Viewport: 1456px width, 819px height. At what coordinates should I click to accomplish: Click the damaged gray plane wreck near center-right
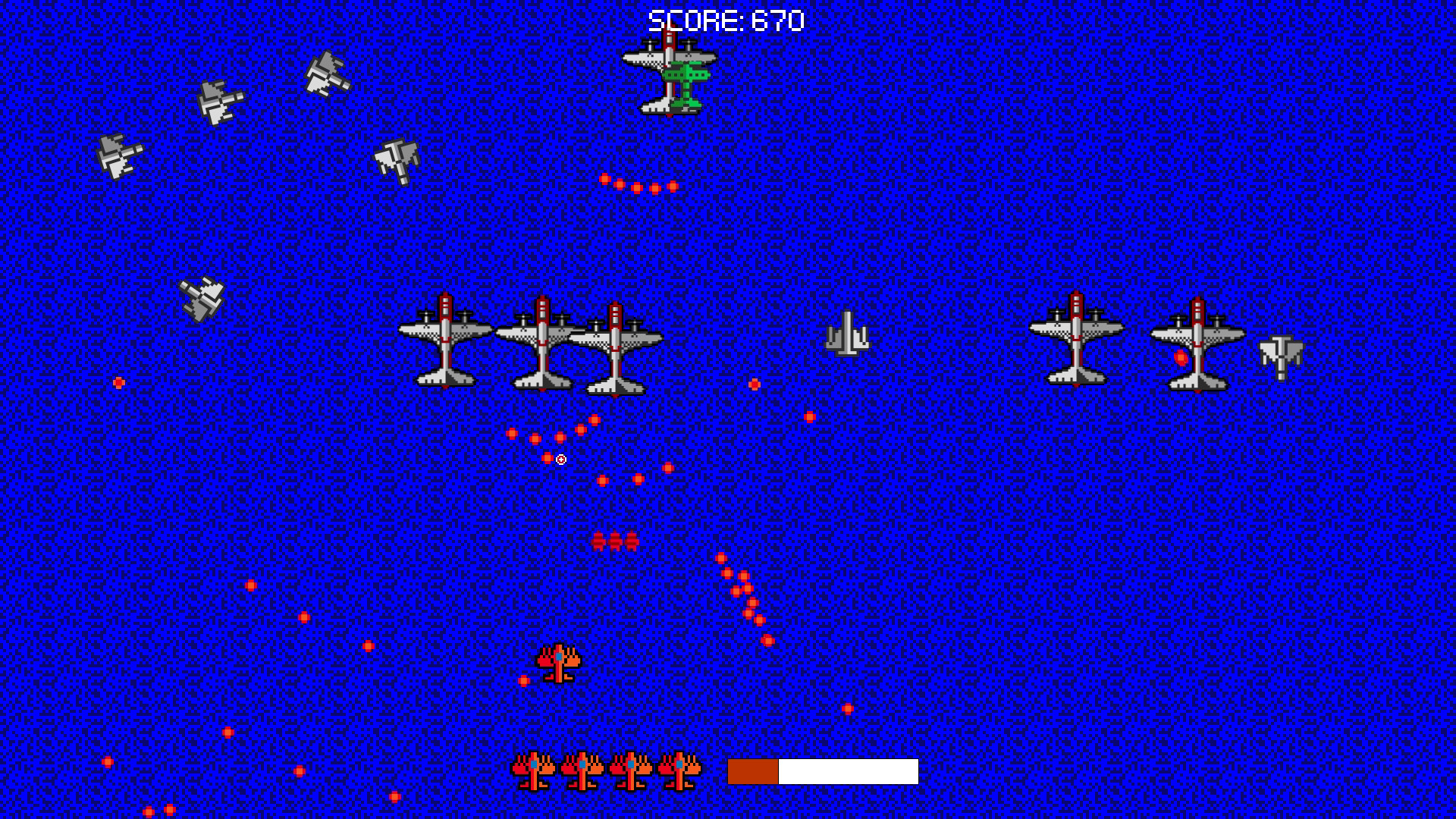(x=849, y=334)
